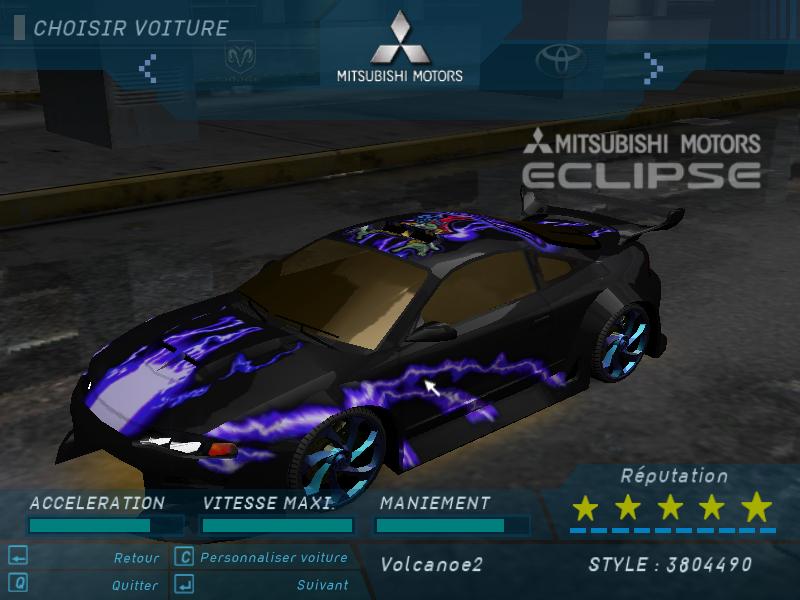Click the left arrow to previous brand

pos(148,68)
